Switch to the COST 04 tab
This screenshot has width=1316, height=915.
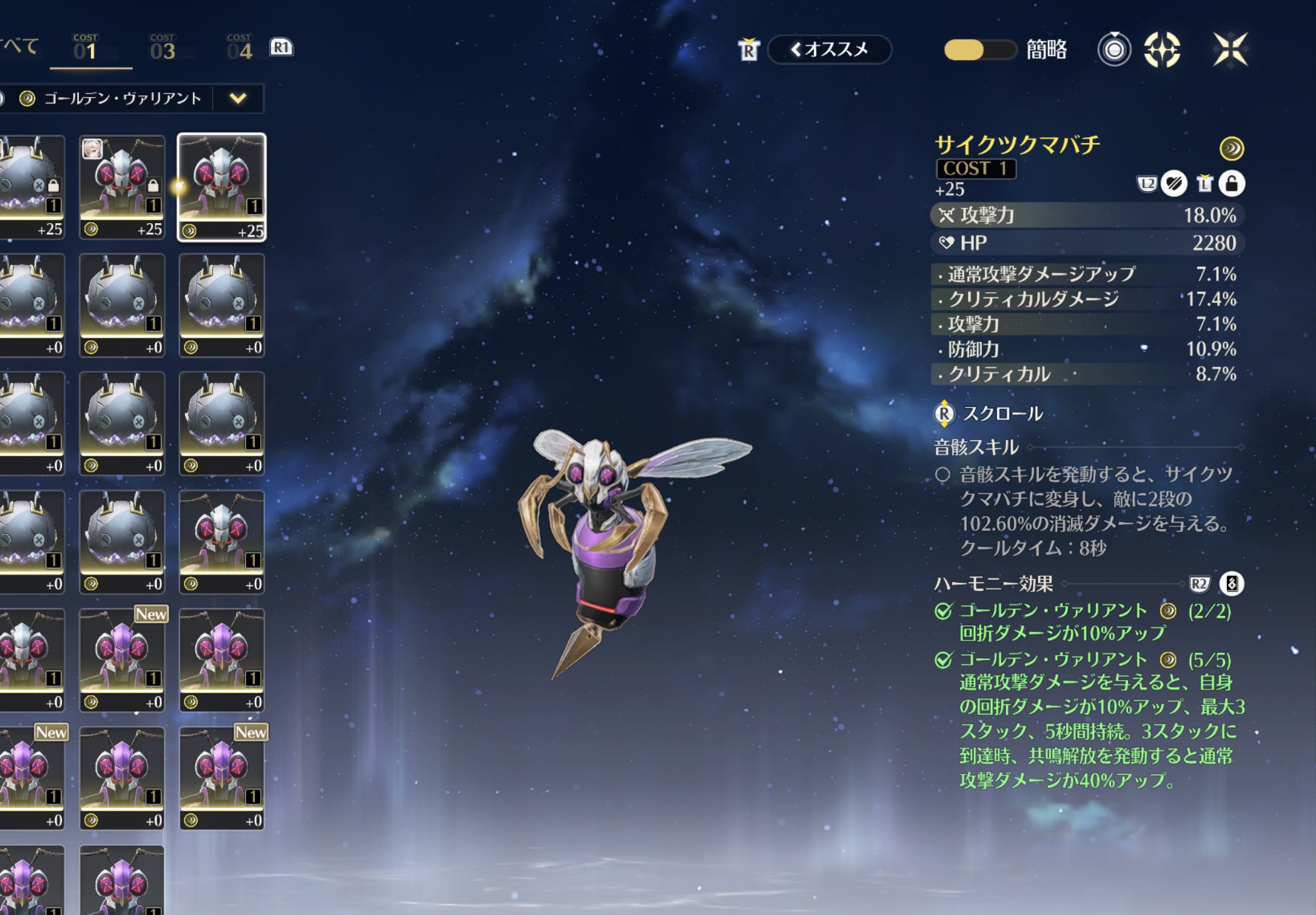pos(239,48)
